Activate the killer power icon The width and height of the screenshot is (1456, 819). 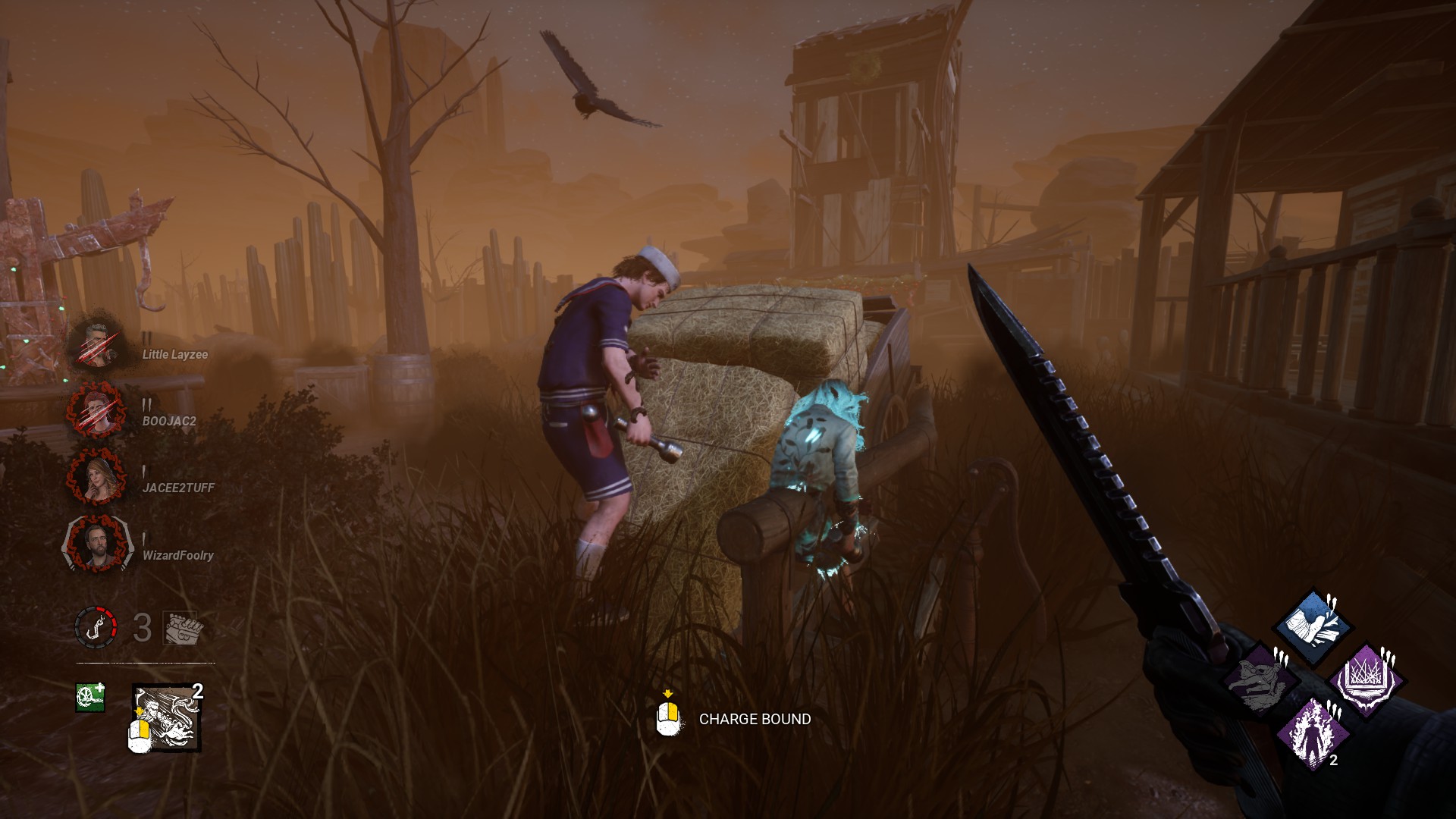167,718
